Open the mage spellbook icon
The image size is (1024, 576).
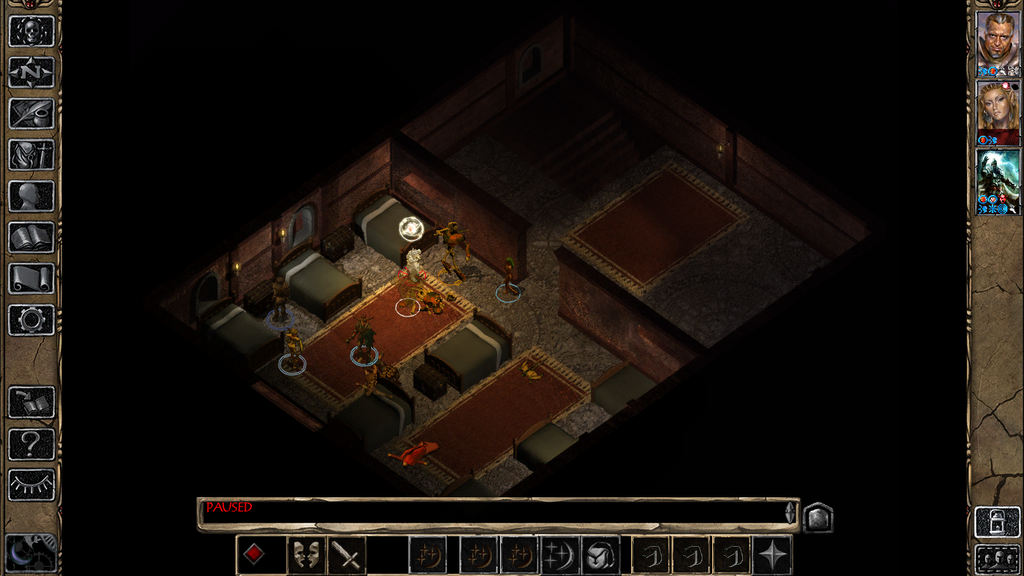tap(31, 238)
